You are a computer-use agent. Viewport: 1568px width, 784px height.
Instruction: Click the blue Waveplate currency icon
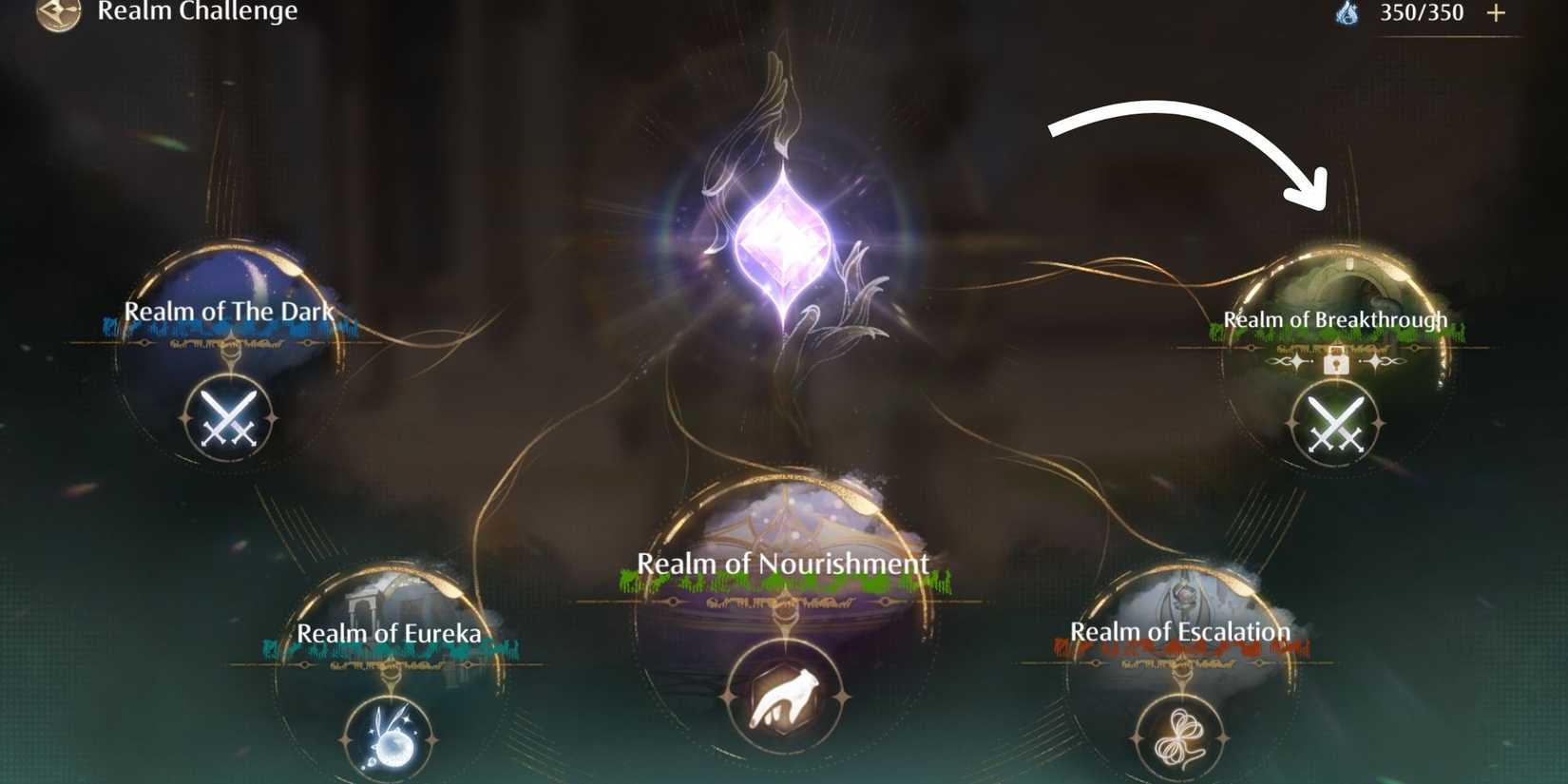(x=1345, y=13)
